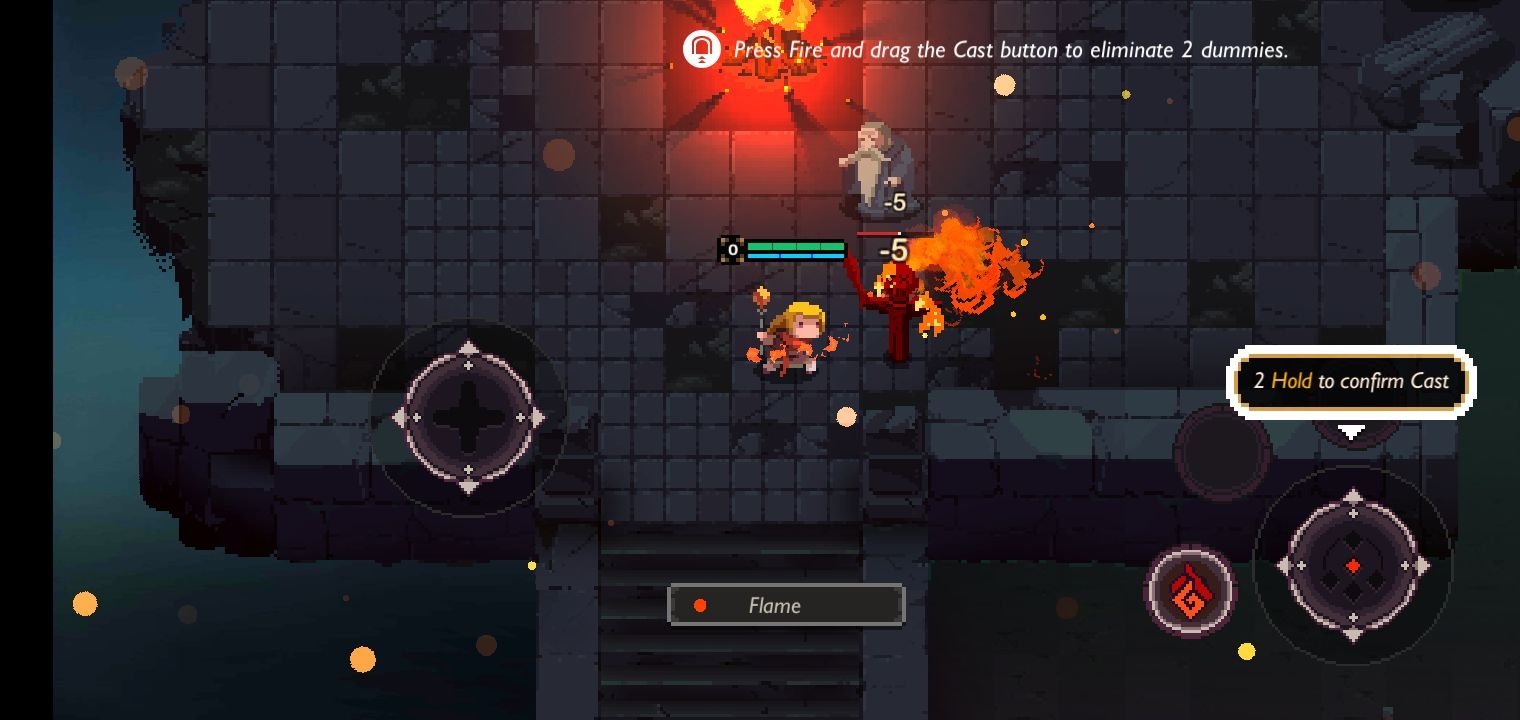Tap the Cast button with red diamond
Image resolution: width=1520 pixels, height=720 pixels.
(1352, 566)
